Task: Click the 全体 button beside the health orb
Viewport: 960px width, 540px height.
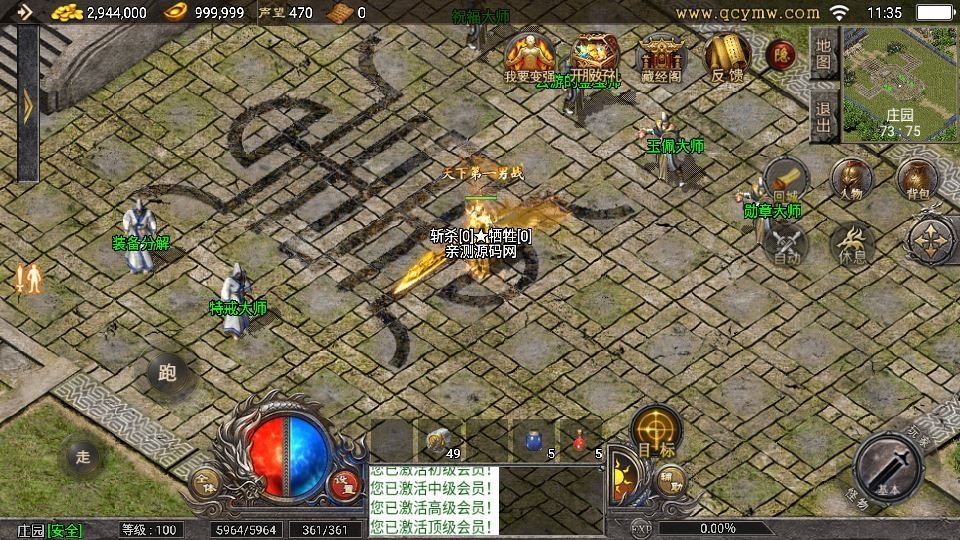Action: point(205,480)
